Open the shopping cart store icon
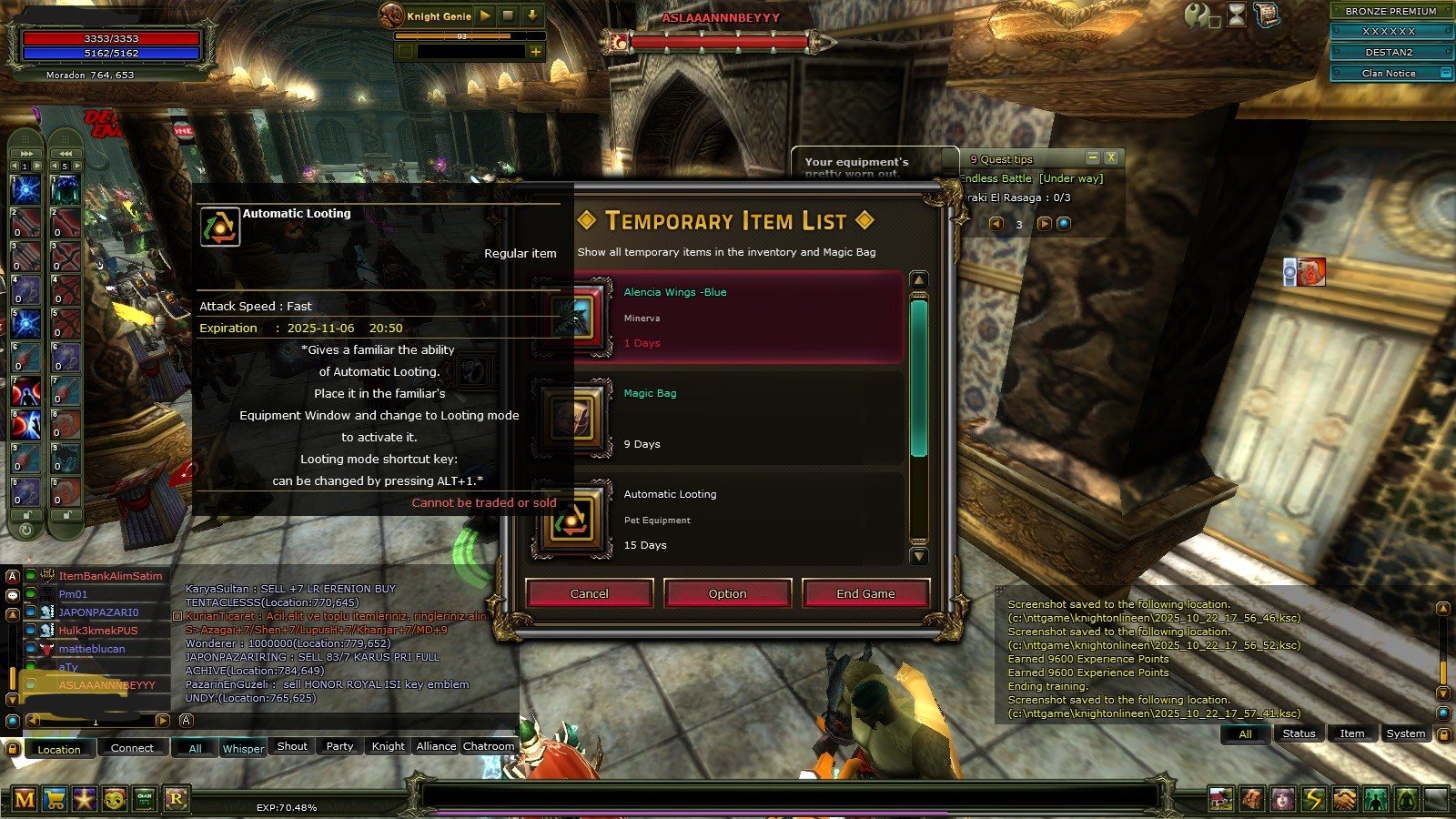 [55, 800]
